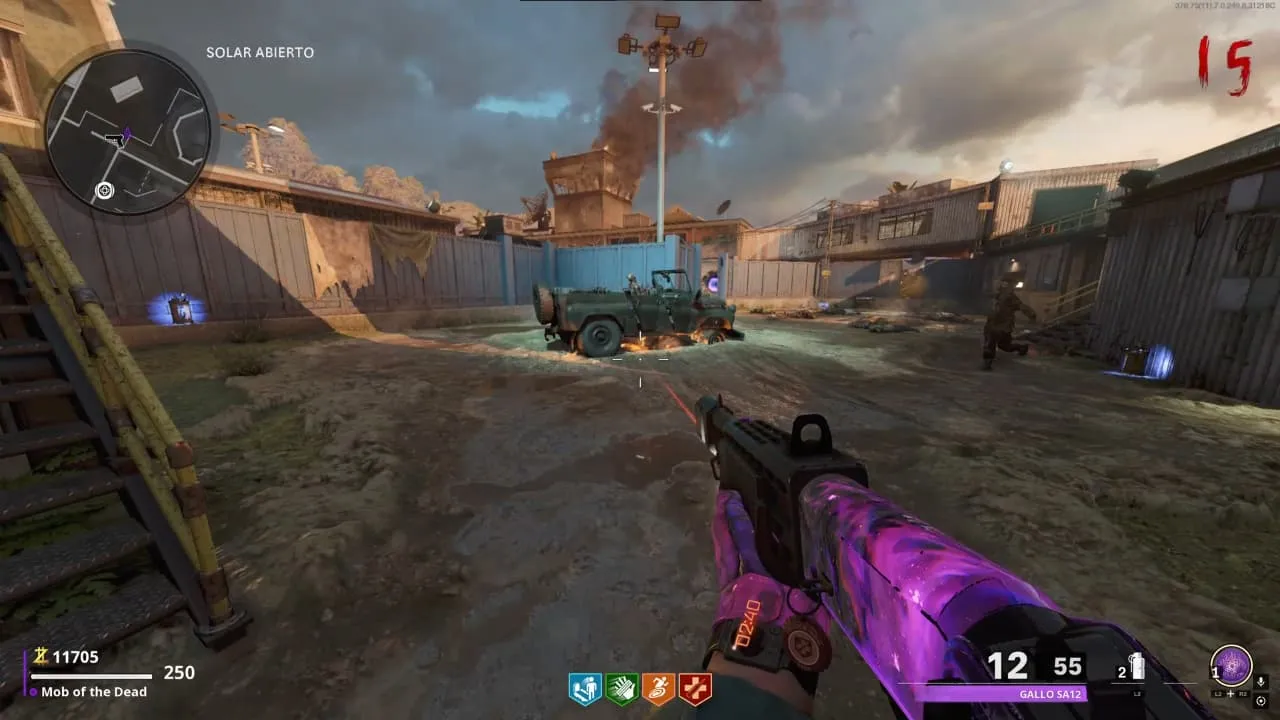Viewport: 1280px width, 720px height.
Task: Select the crosshair objective marker on the minimap
Action: [104, 190]
